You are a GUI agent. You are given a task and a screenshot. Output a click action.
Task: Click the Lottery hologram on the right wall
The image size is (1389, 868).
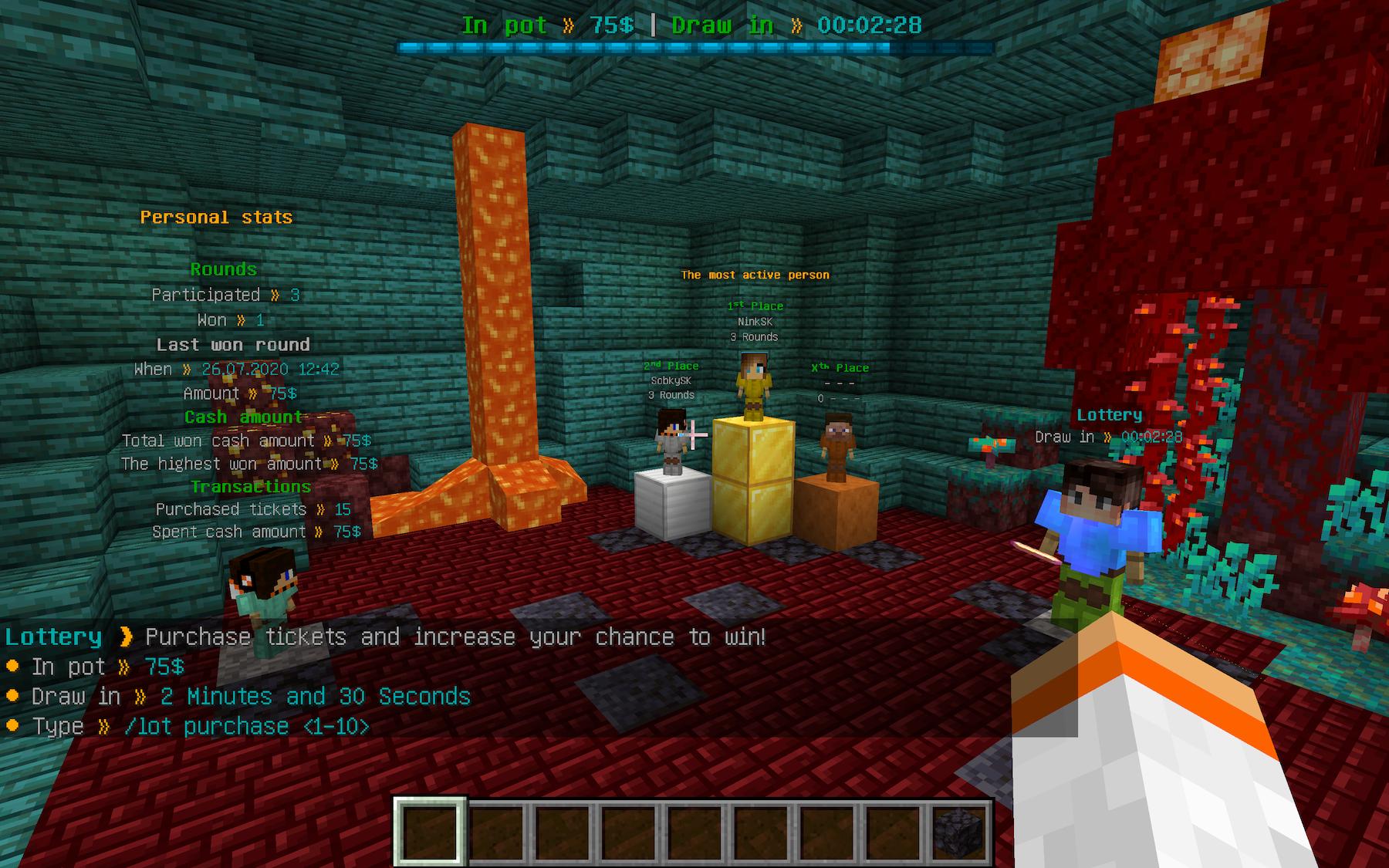pos(1110,414)
